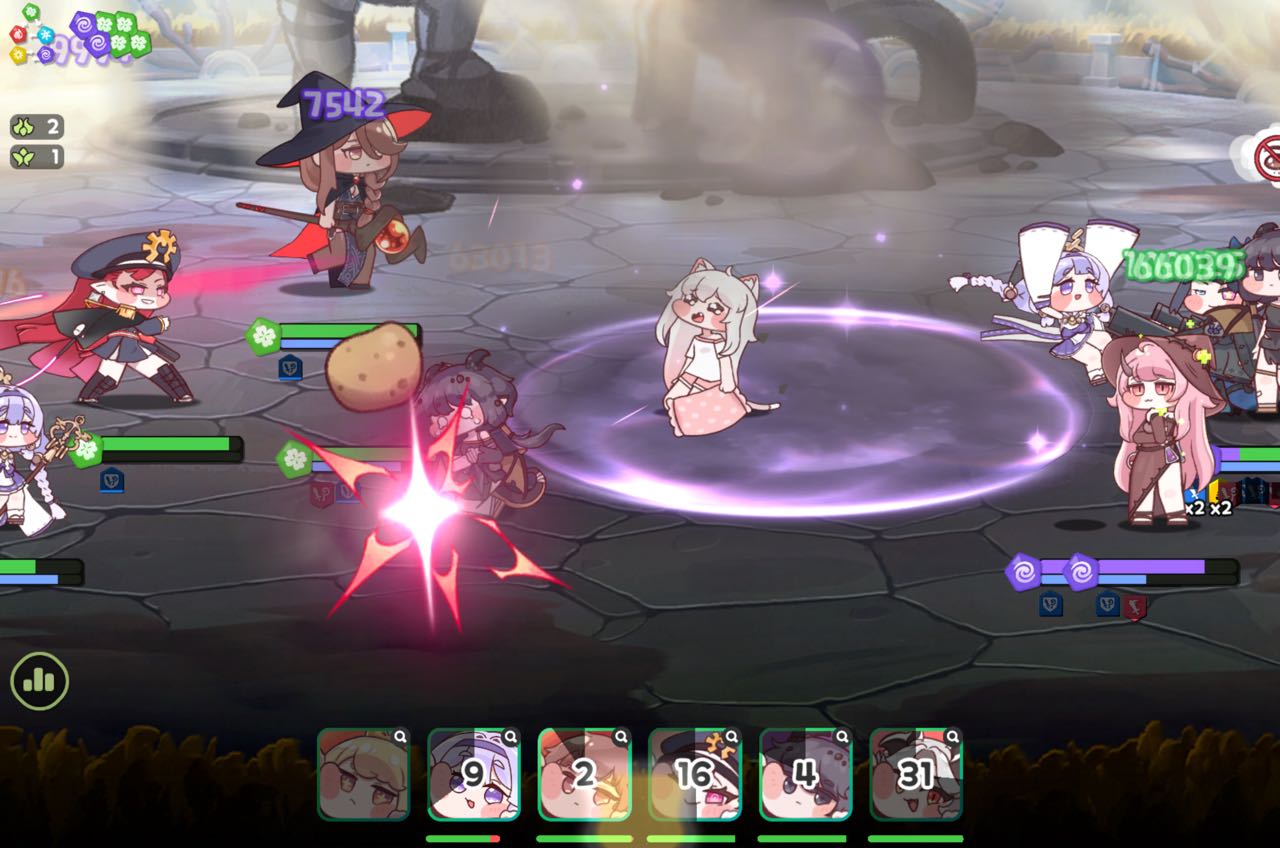Select the purple-haired portrait showing cooldown 9
1280x848 pixels.
(x=474, y=774)
